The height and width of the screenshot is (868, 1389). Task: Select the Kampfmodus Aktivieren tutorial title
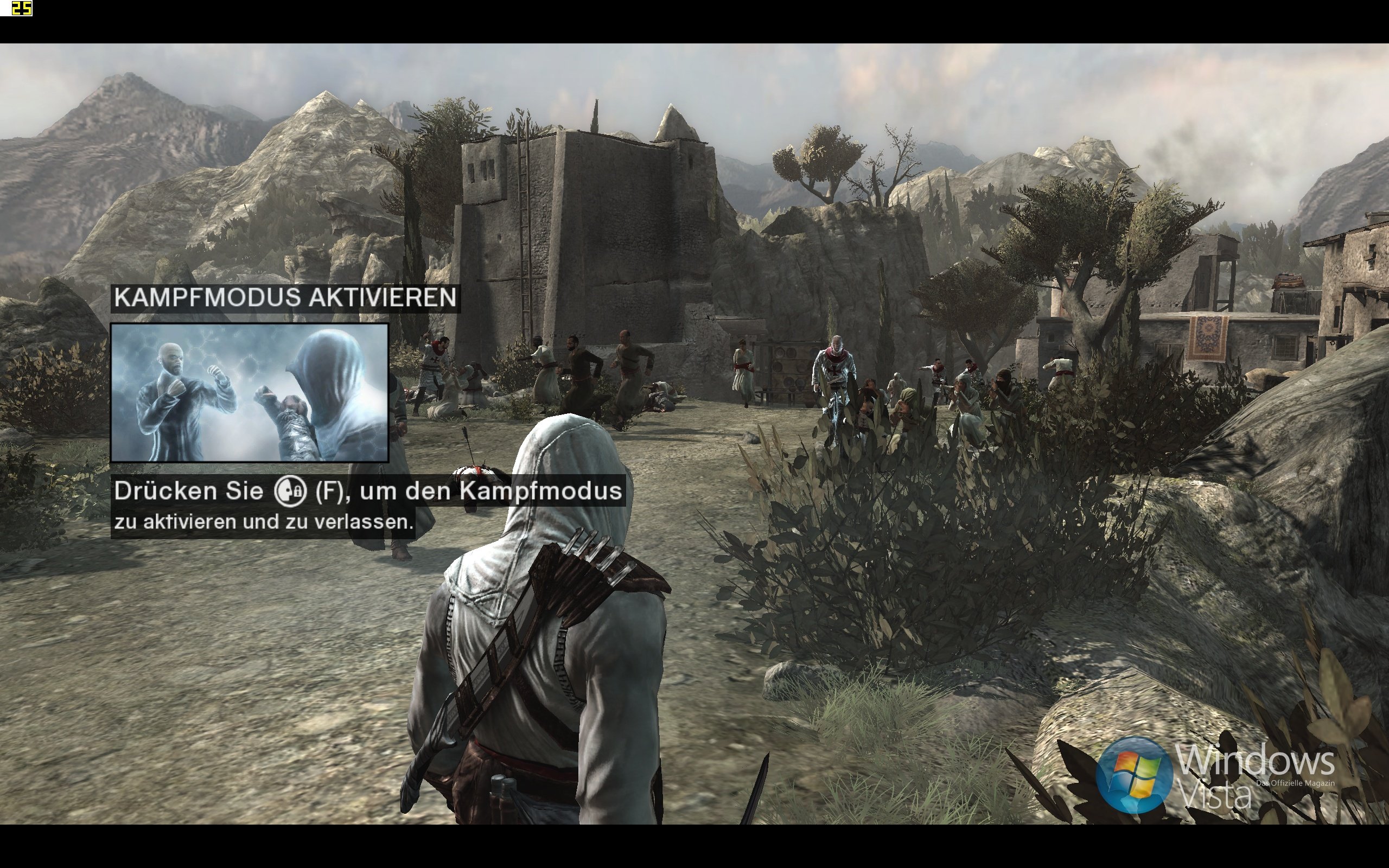285,298
